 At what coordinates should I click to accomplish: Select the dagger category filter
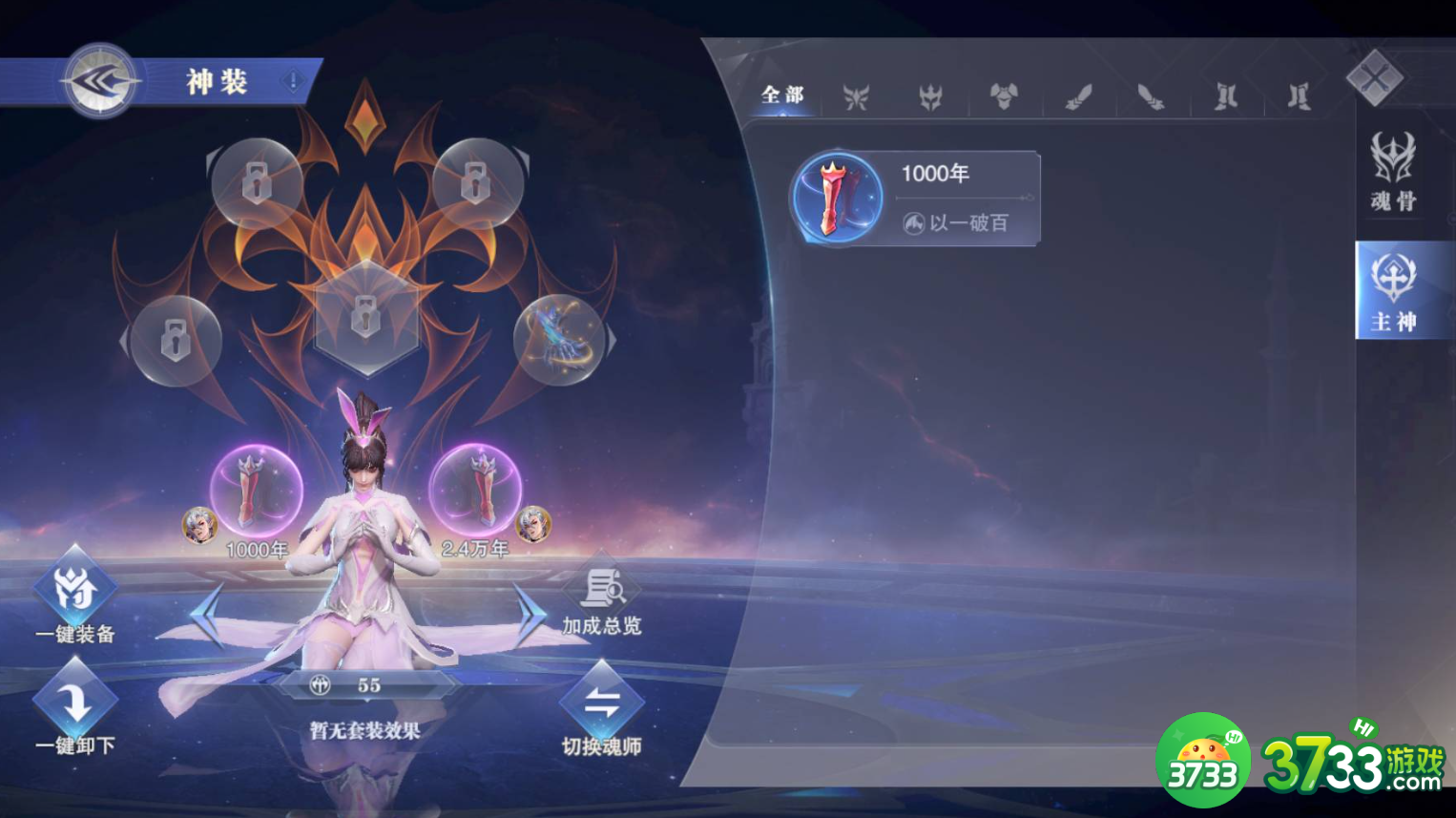coord(1151,95)
